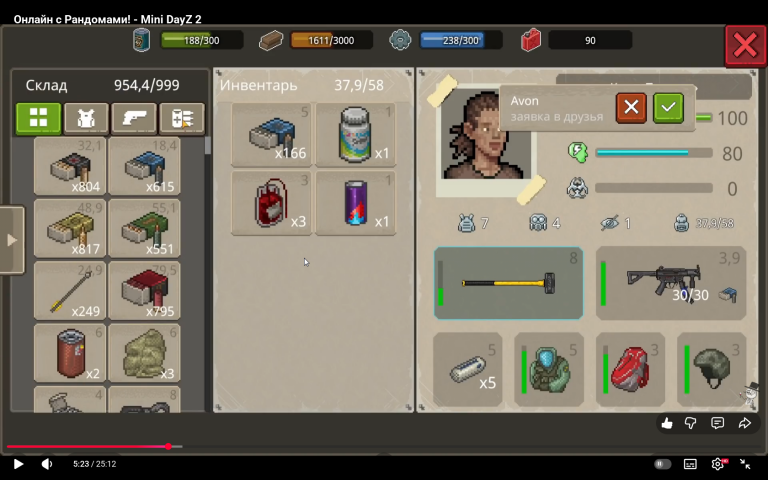Select the equipped sledgehammer slot

508,283
